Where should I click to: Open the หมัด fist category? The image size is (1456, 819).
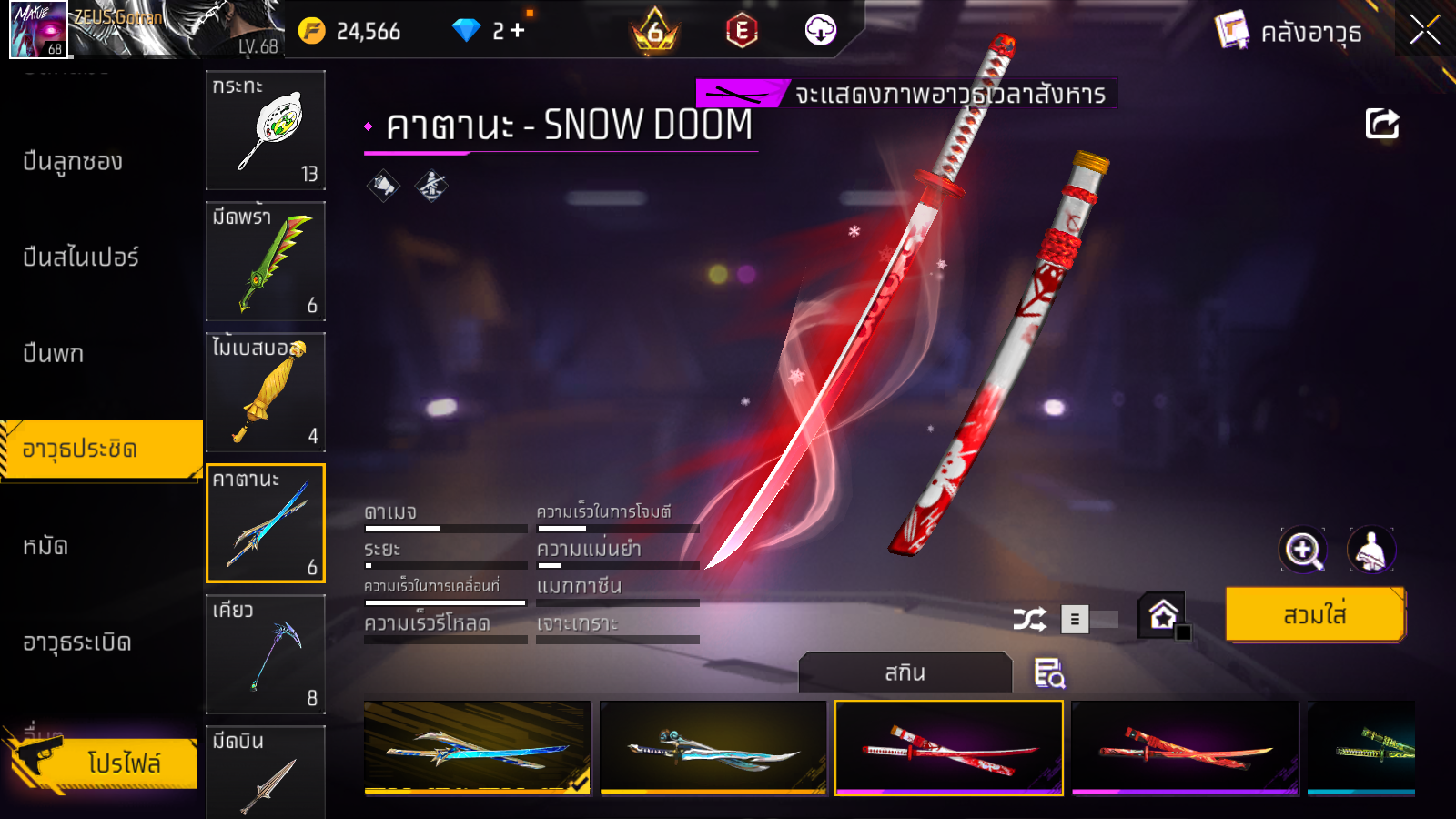click(45, 546)
